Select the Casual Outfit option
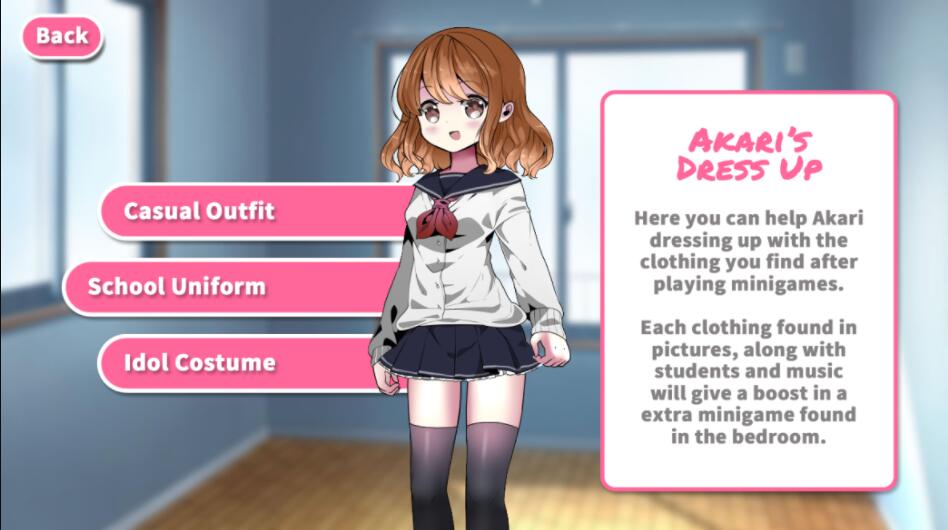 coord(199,211)
